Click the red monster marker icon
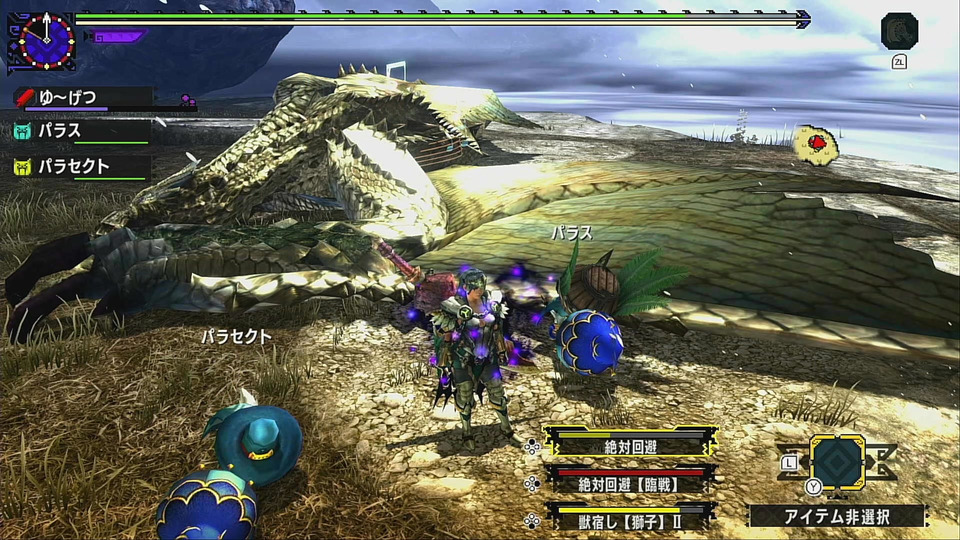The height and width of the screenshot is (540, 960). [x=817, y=145]
